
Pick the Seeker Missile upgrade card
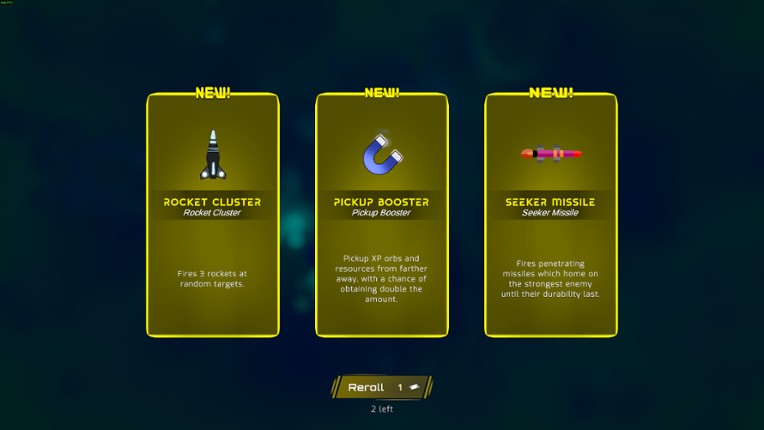point(550,215)
